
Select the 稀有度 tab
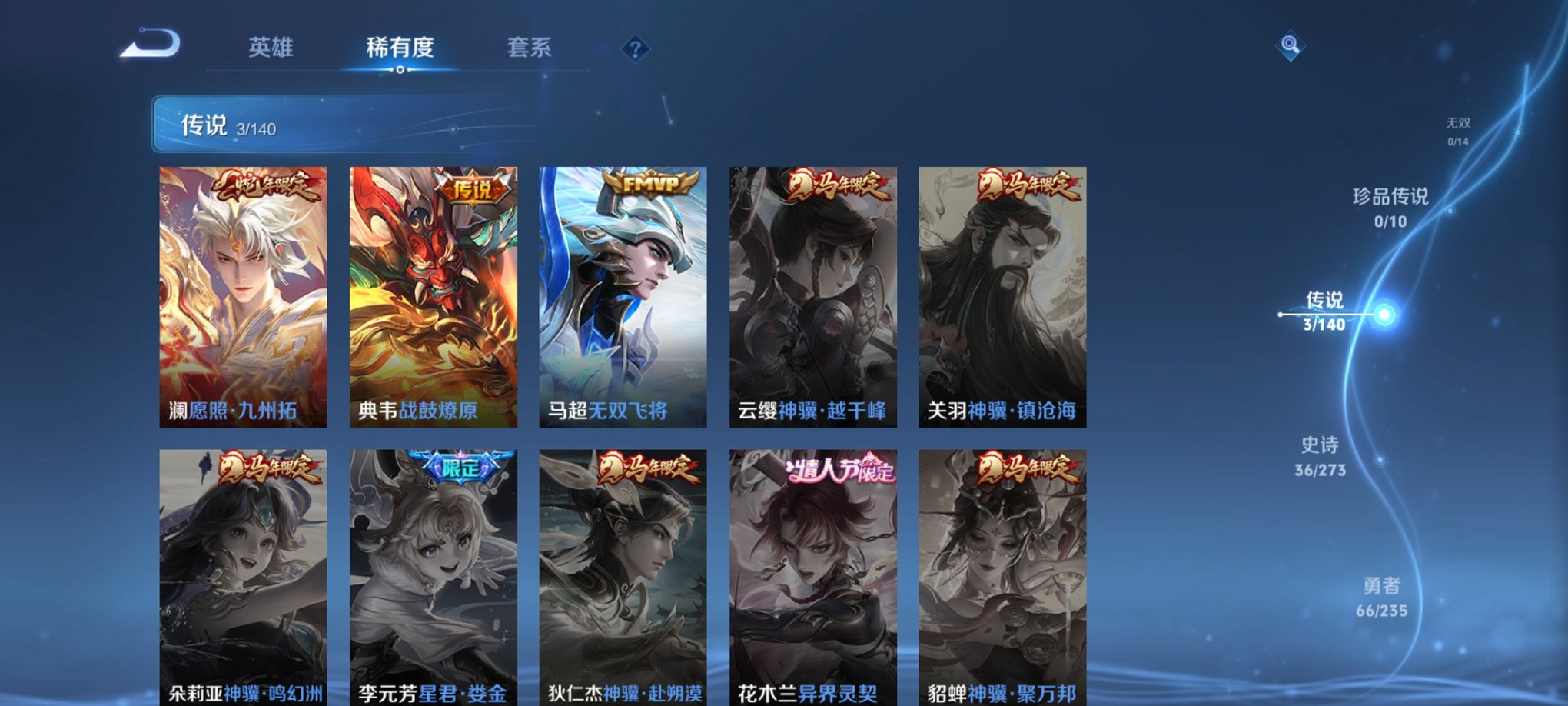pyautogui.click(x=398, y=48)
